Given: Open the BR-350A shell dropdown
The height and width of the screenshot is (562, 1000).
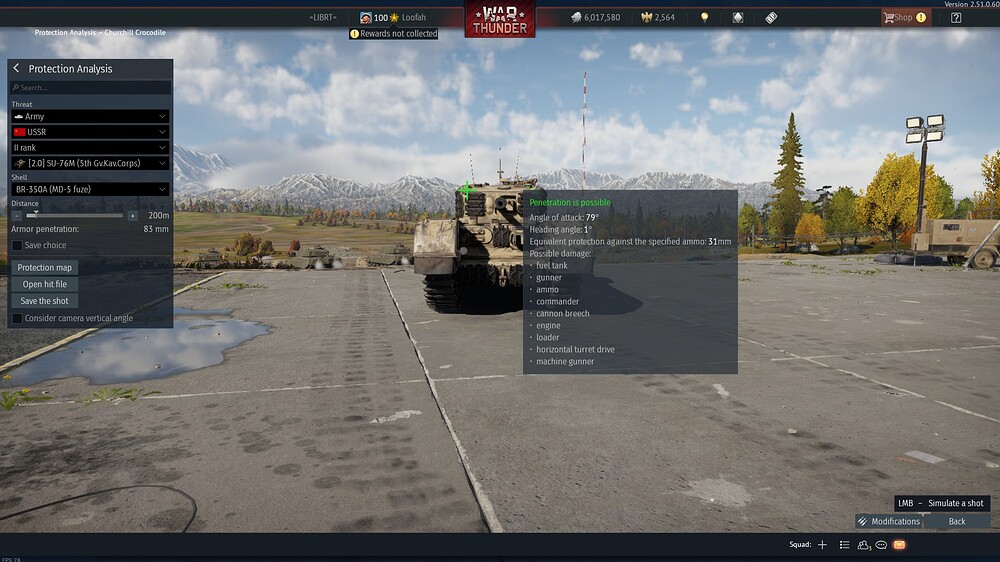Looking at the screenshot, I should click(x=90, y=189).
